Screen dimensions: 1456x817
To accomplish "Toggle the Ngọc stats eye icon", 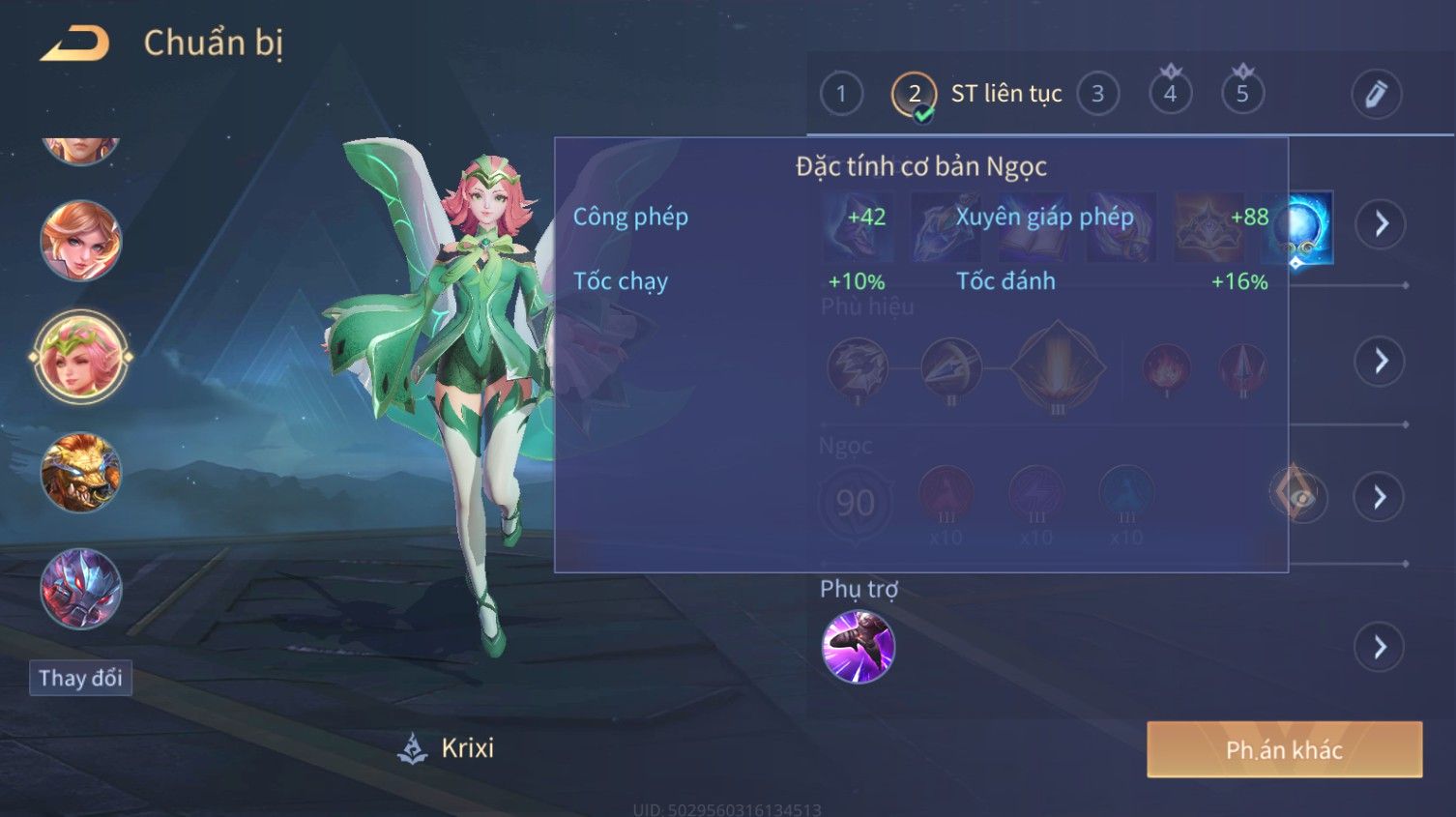I will (1298, 496).
